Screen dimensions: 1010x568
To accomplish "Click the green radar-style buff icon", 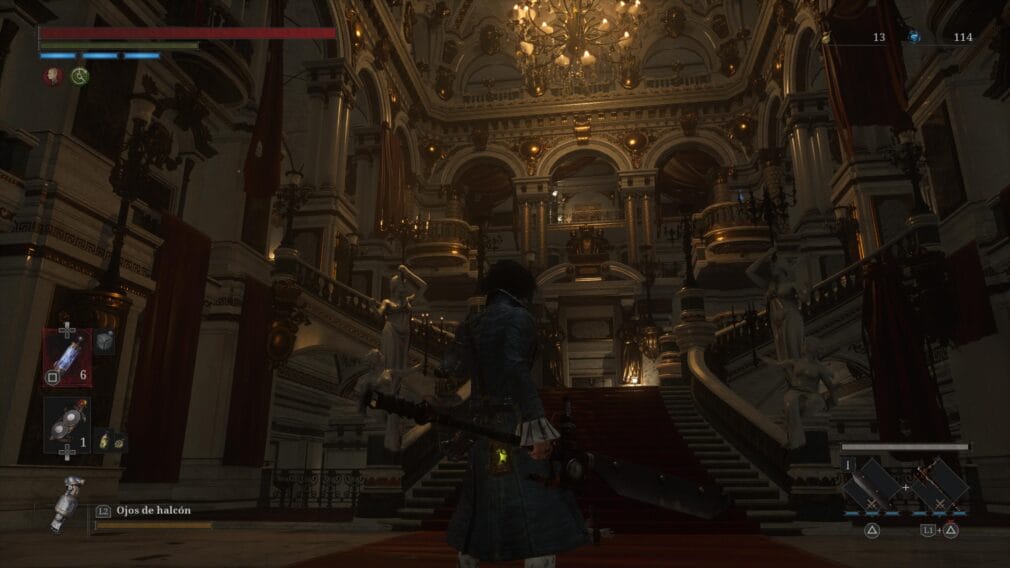I will [80, 76].
